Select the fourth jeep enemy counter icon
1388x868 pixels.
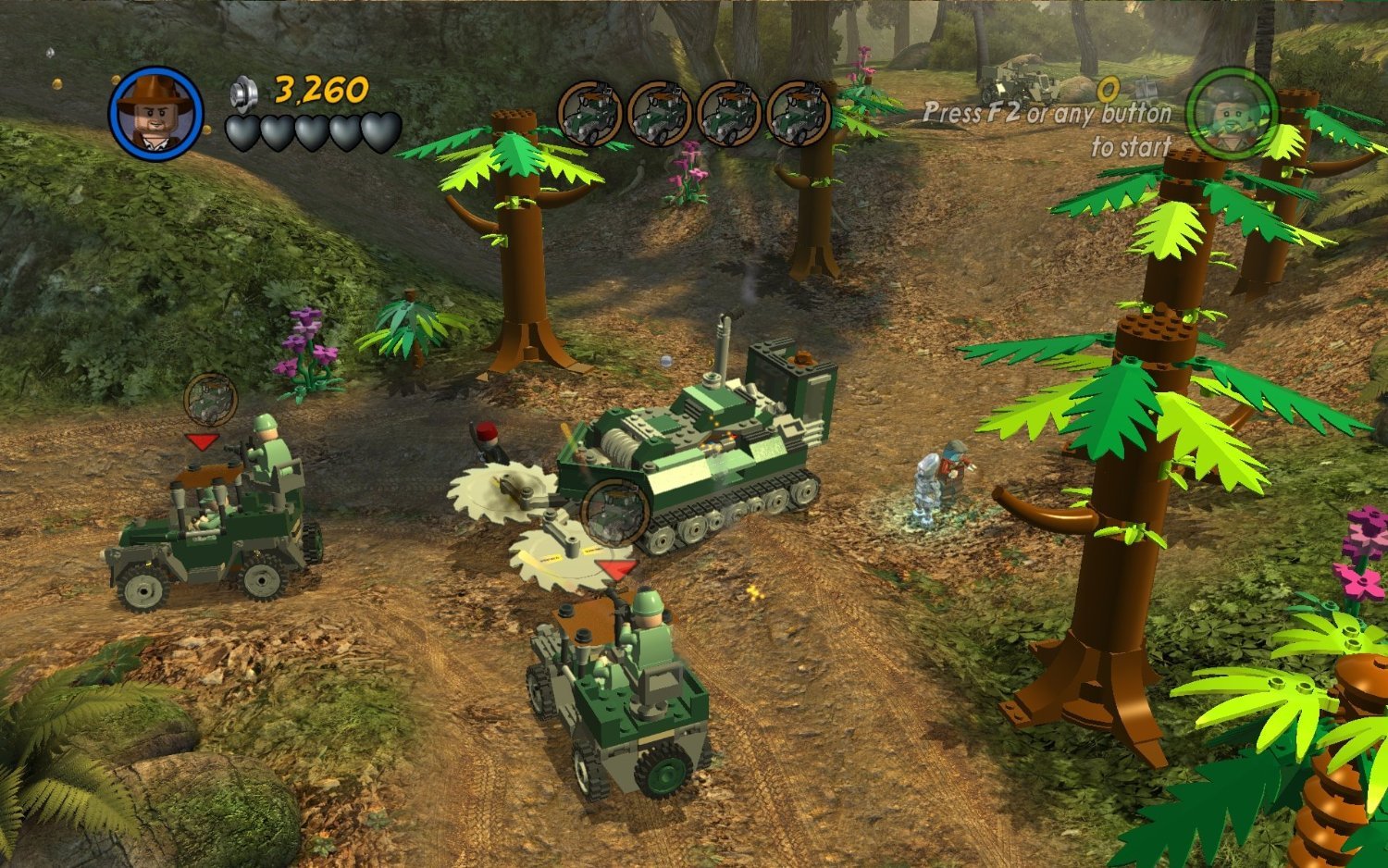(799, 109)
